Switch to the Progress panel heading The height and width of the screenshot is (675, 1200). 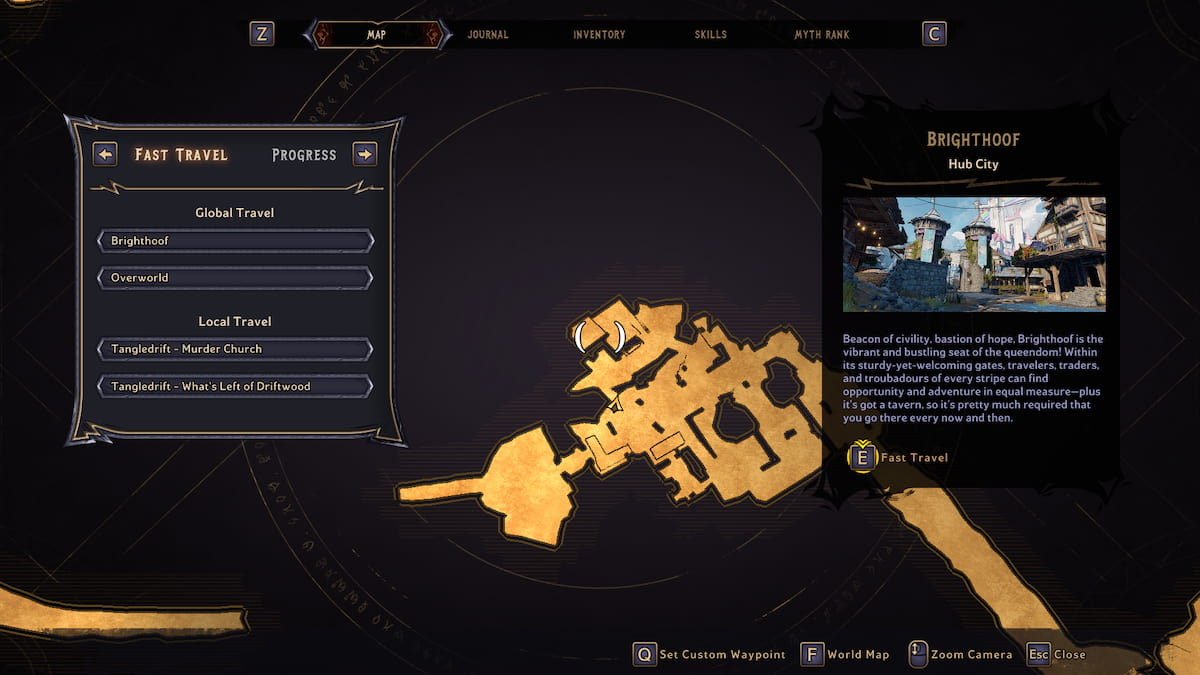pyautogui.click(x=304, y=155)
